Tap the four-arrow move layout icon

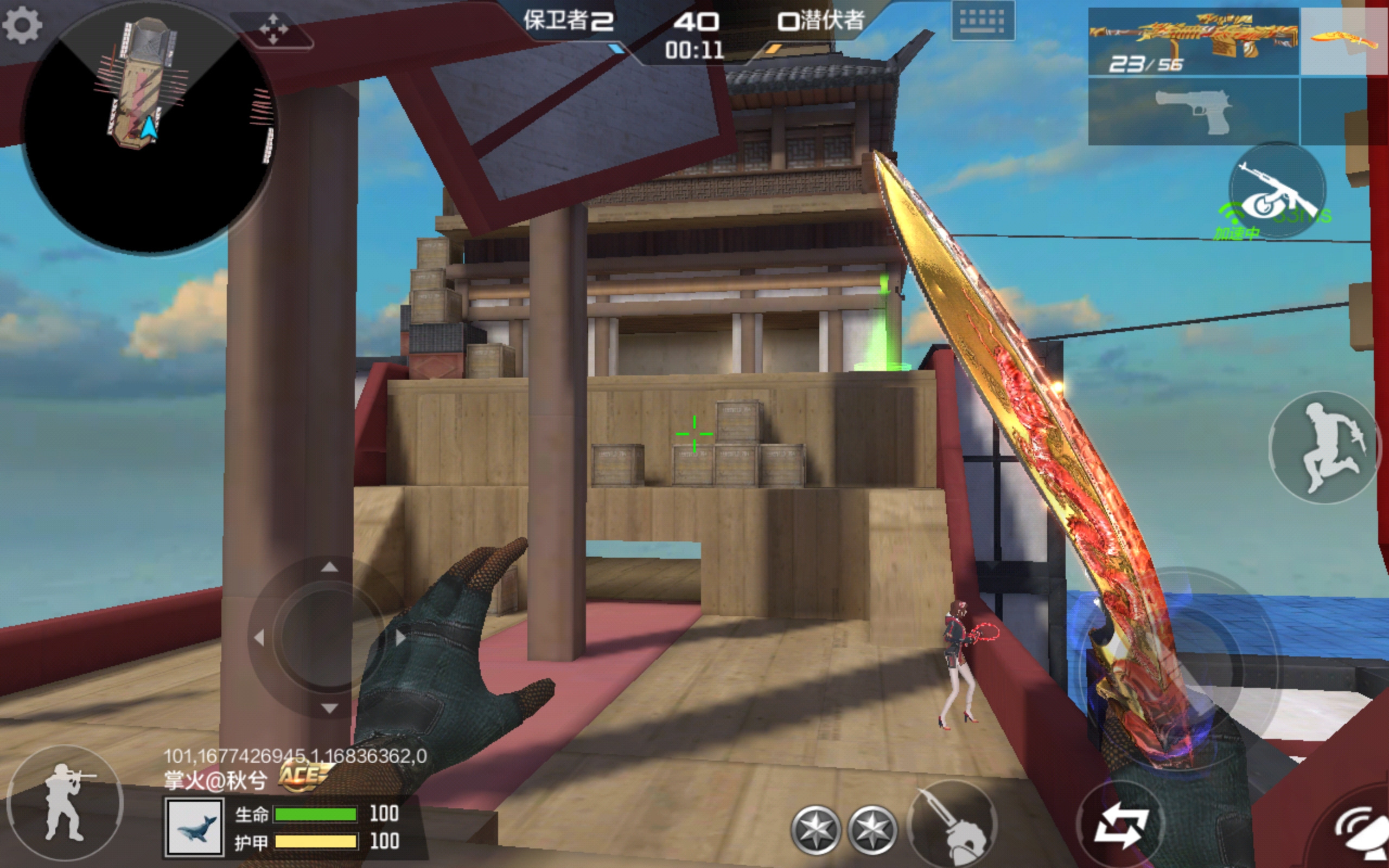pos(274,29)
